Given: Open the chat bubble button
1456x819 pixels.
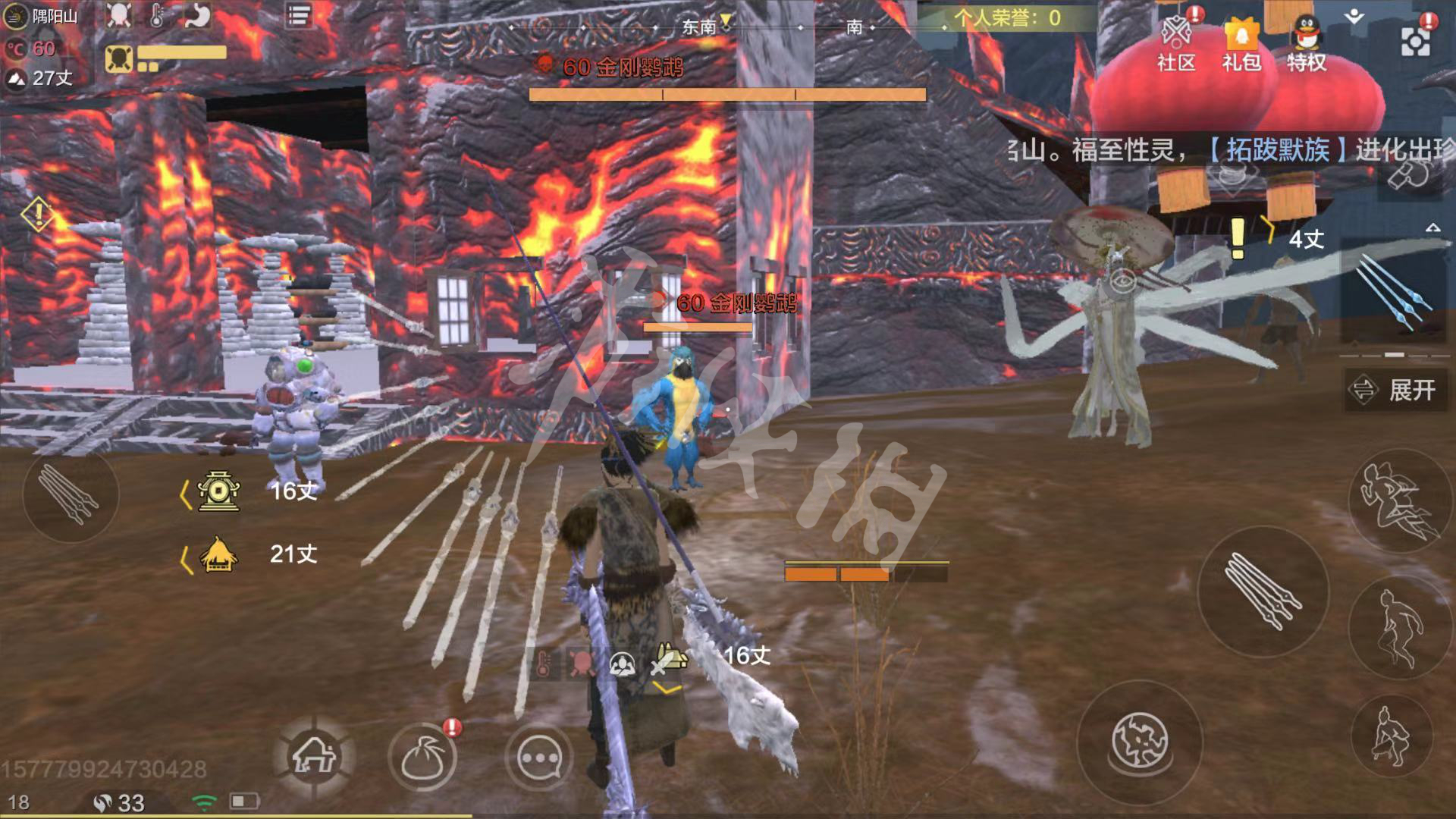Looking at the screenshot, I should (x=538, y=757).
